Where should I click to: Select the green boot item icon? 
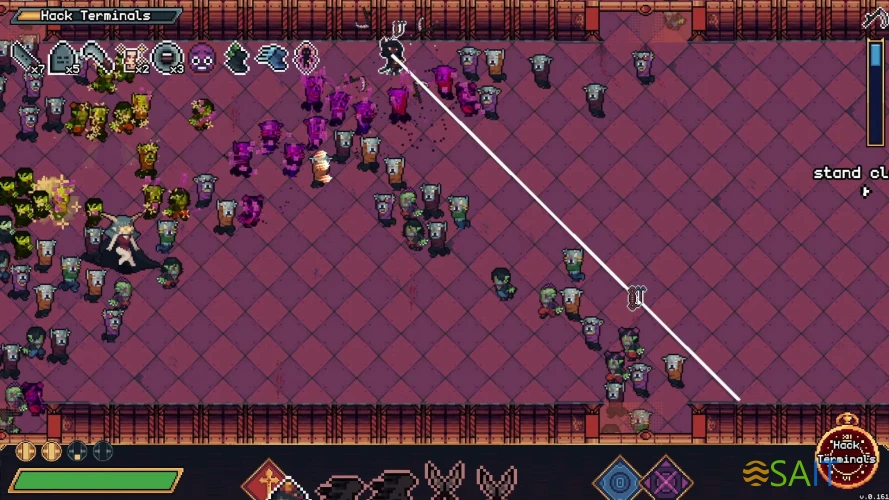pos(236,58)
